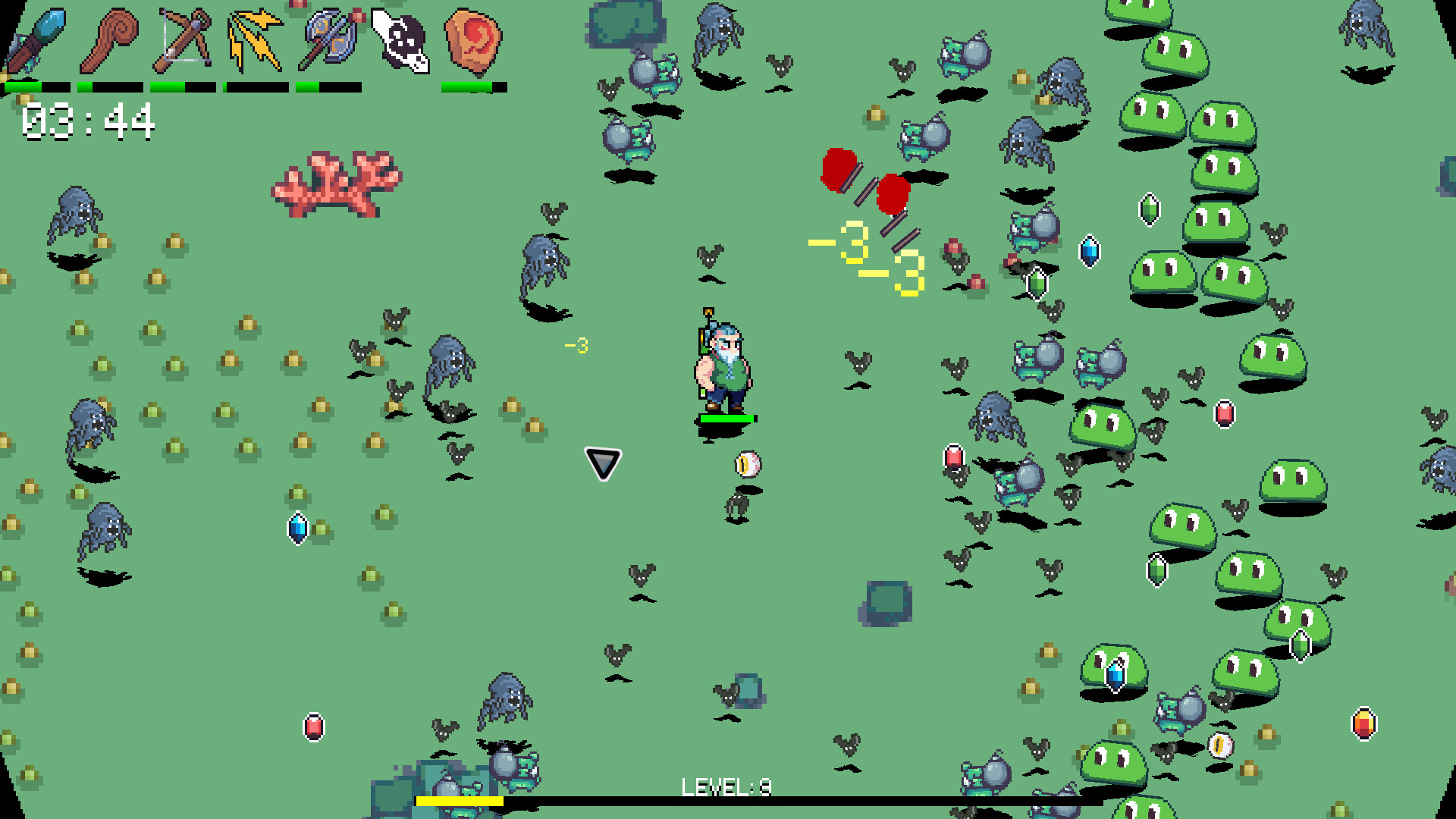Click the blue gem near the left spiders
The height and width of the screenshot is (819, 1456).
297,527
